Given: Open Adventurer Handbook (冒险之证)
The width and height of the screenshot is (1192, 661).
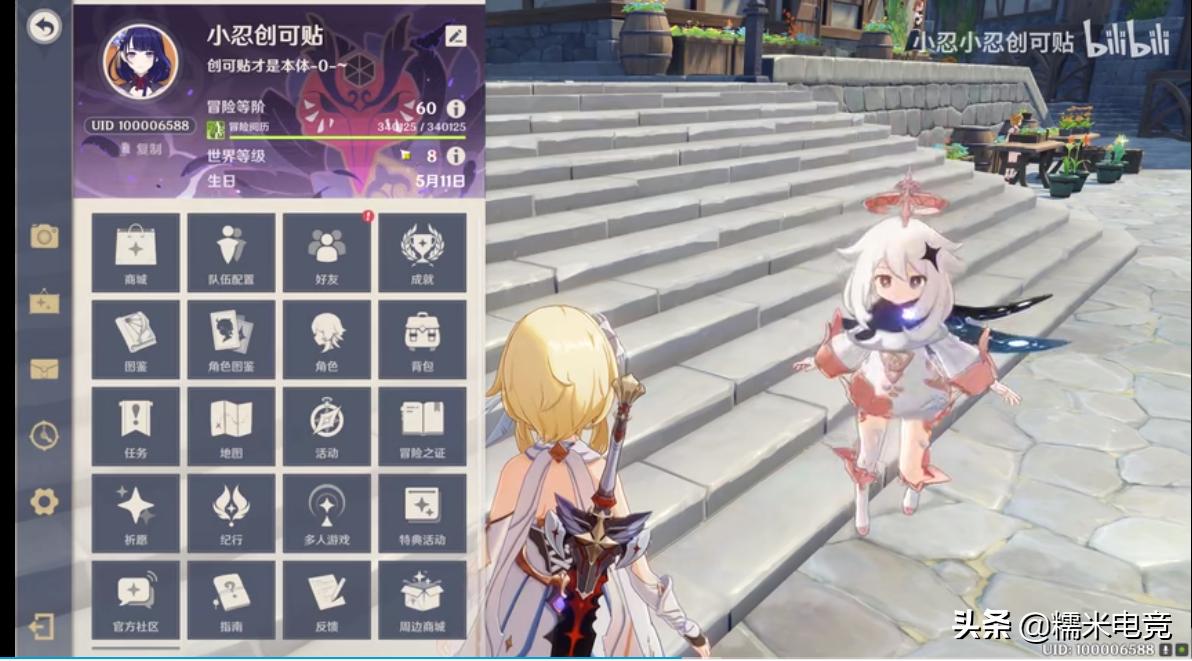Looking at the screenshot, I should [422, 426].
